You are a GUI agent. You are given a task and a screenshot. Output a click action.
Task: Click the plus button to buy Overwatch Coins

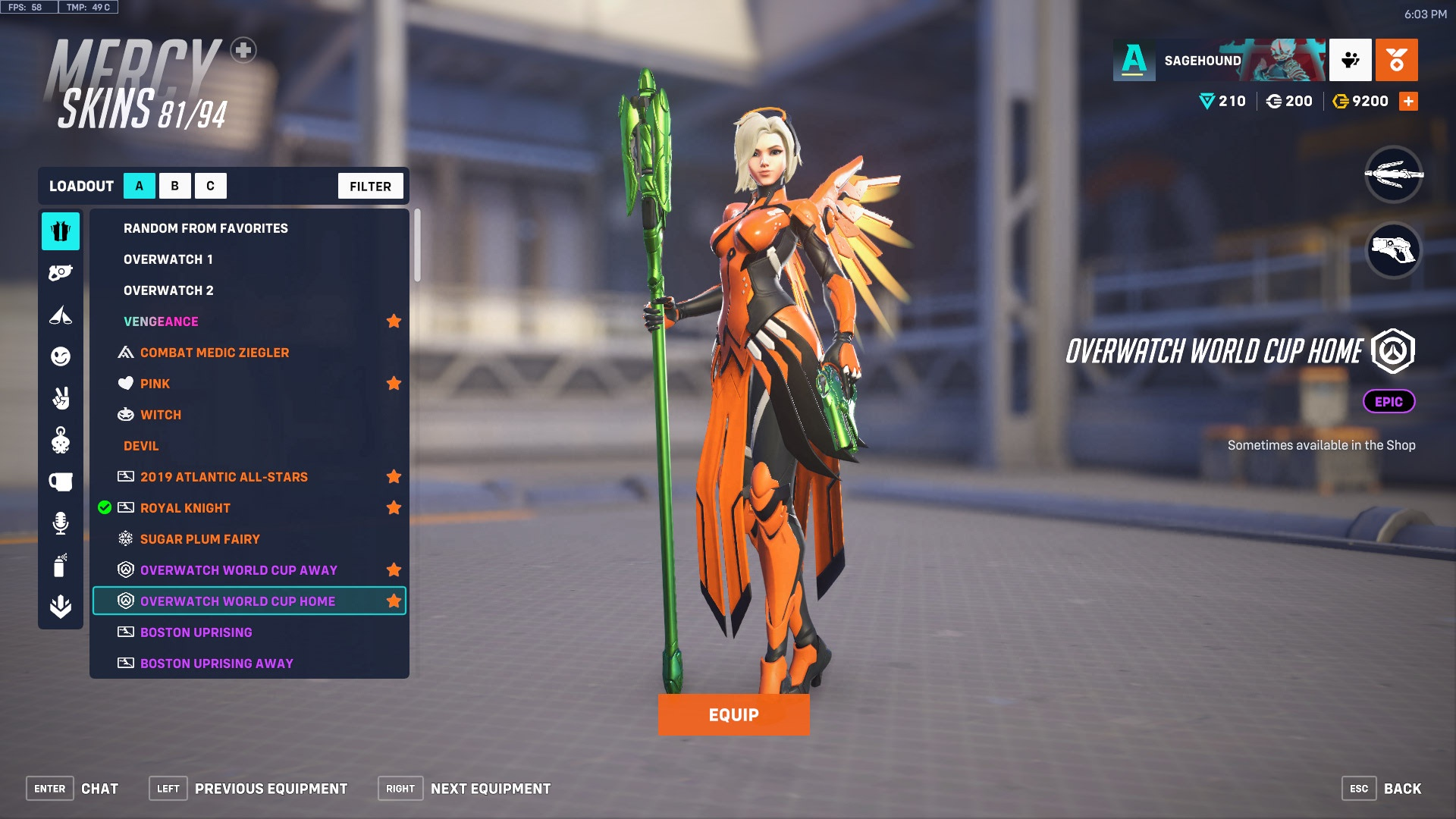point(1409,101)
